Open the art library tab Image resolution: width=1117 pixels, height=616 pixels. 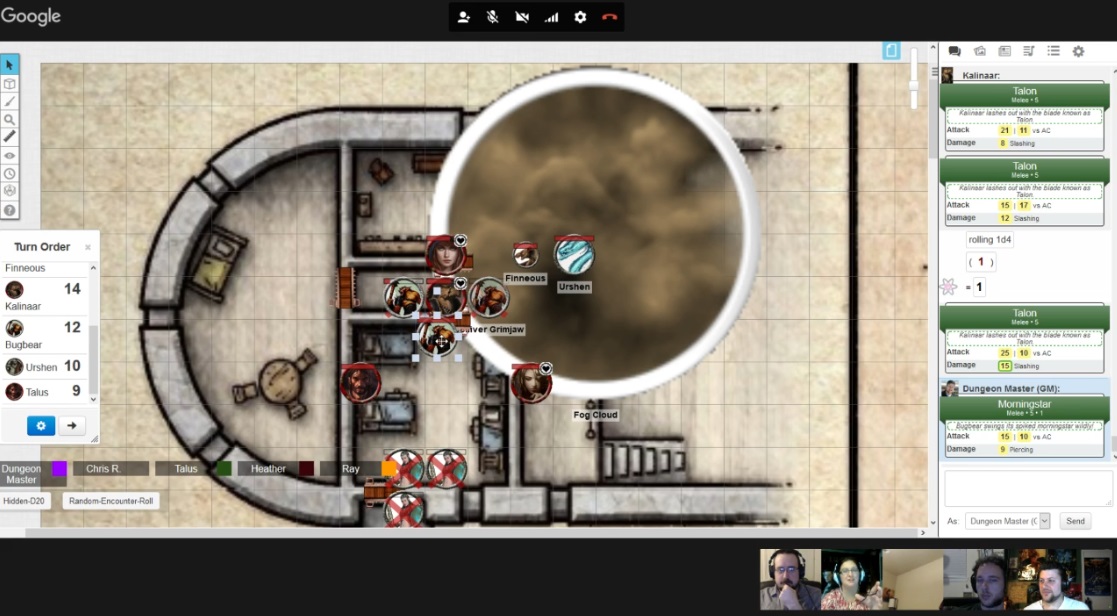(x=980, y=51)
